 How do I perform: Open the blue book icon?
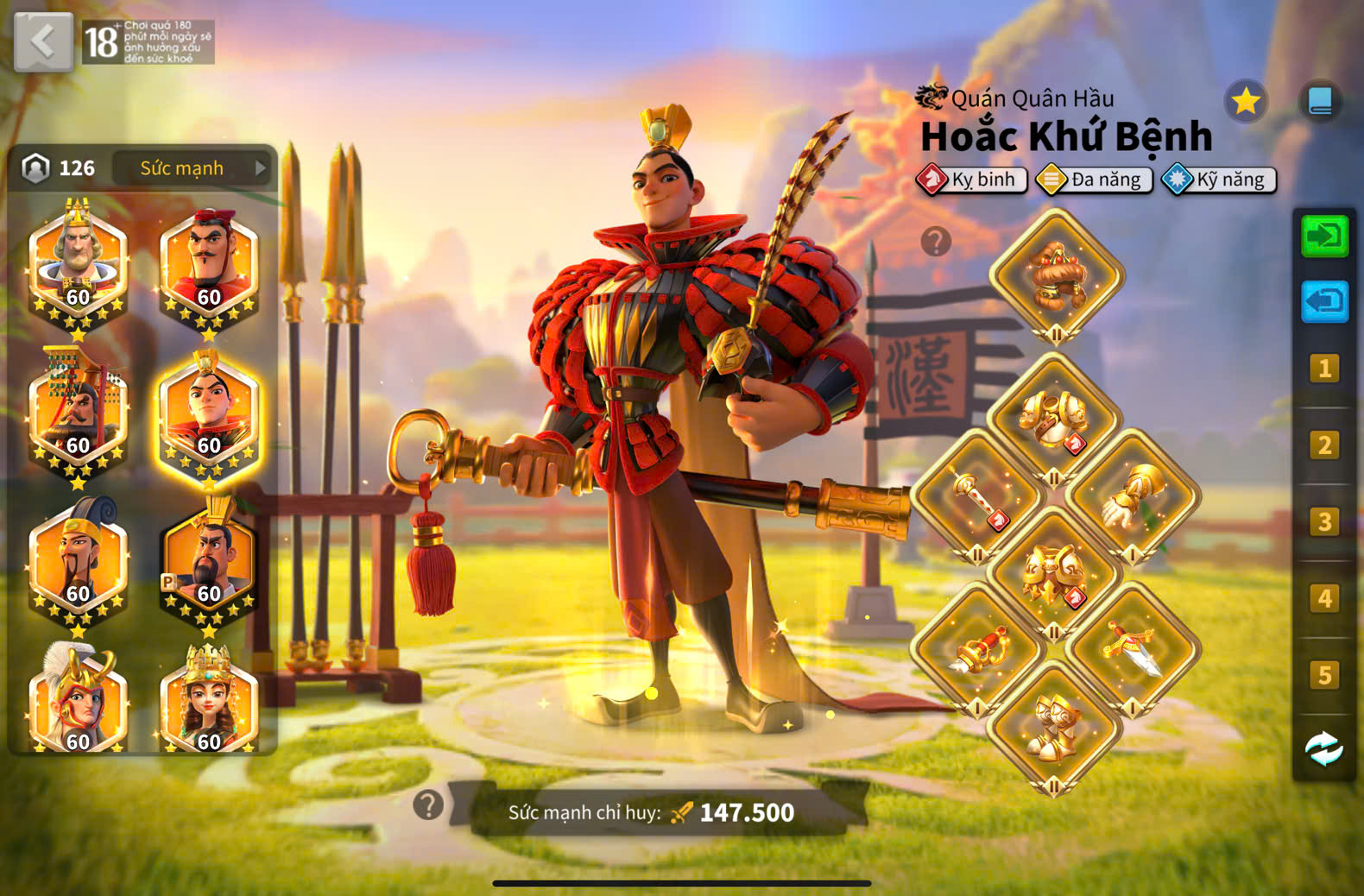tap(1320, 102)
